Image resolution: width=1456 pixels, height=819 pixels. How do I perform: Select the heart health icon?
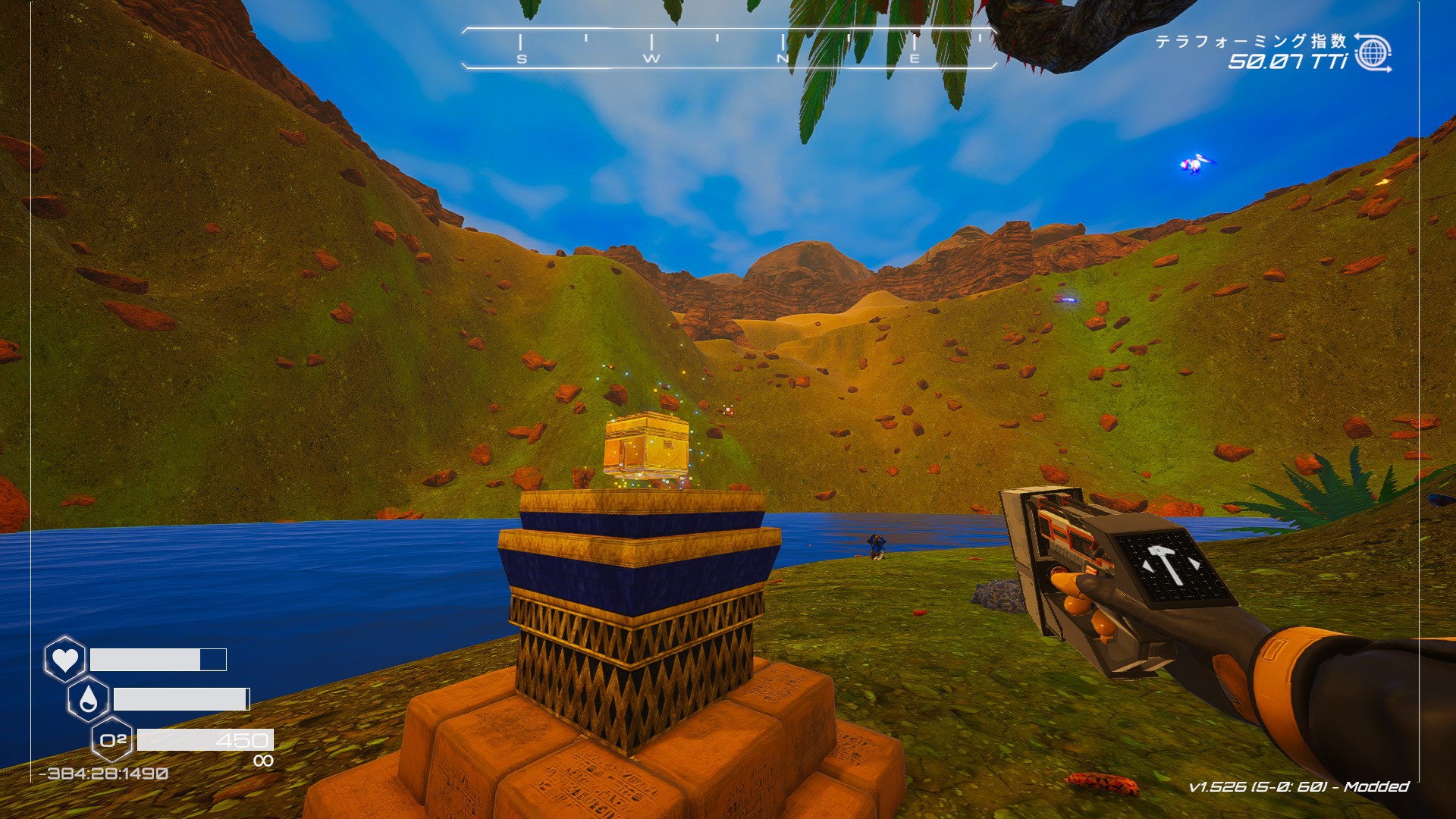[x=64, y=658]
